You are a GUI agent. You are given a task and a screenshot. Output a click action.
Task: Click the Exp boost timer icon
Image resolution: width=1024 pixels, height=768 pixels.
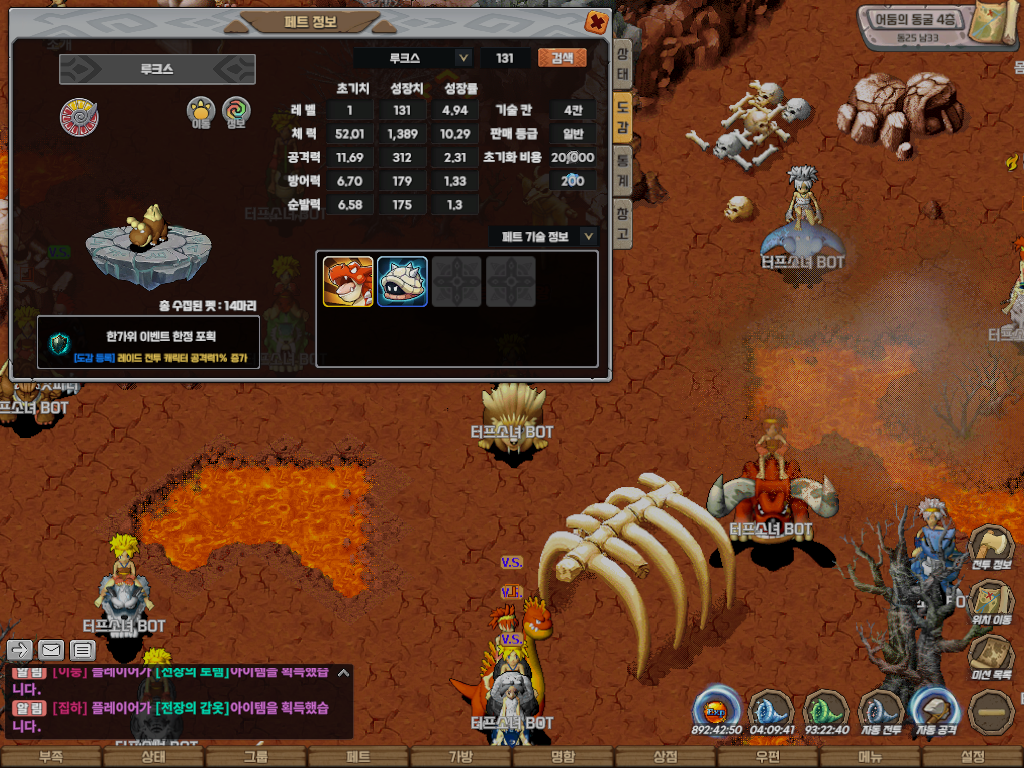(717, 711)
